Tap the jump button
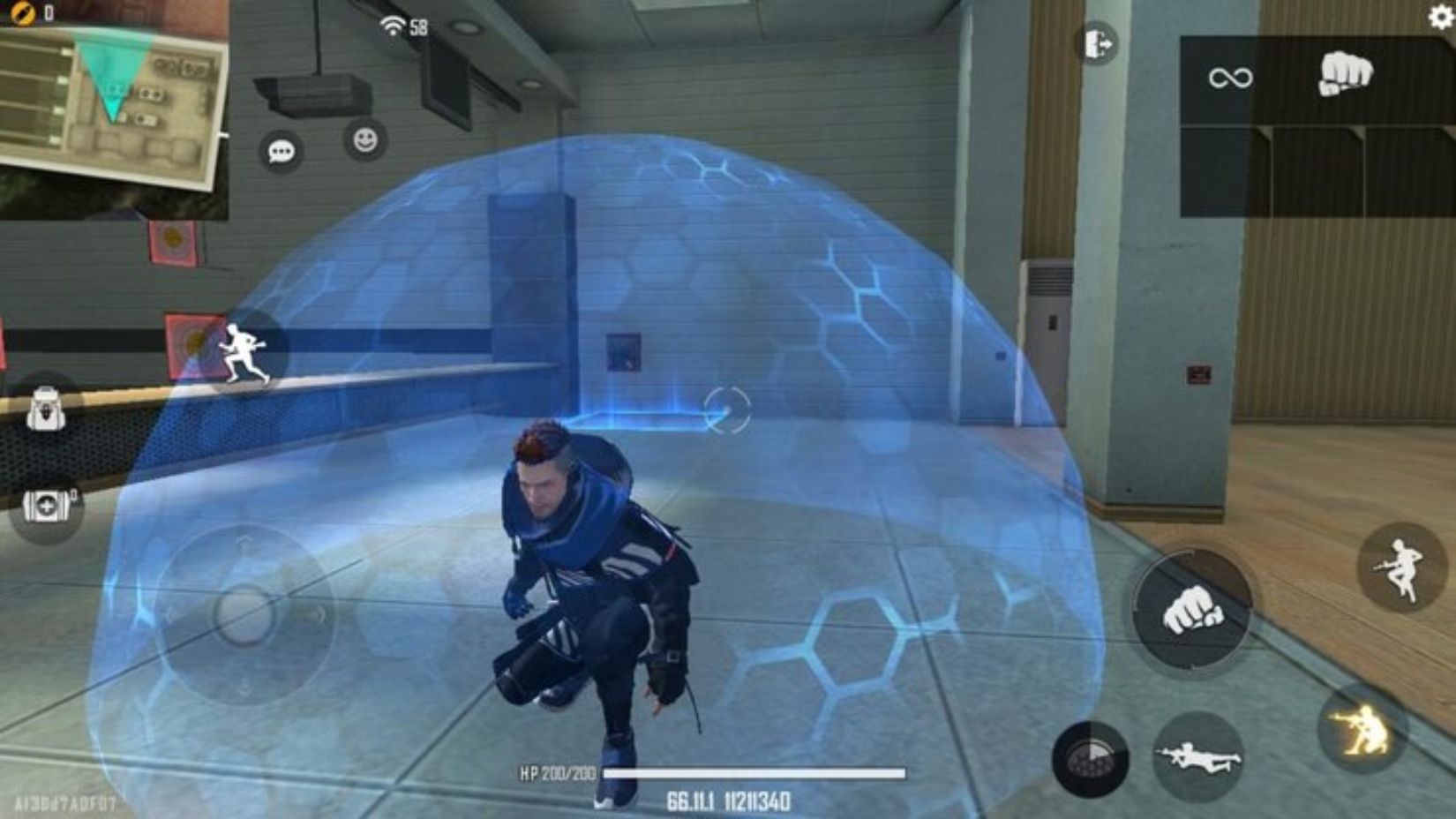Viewport: 1456px width, 819px height. (x=1402, y=567)
